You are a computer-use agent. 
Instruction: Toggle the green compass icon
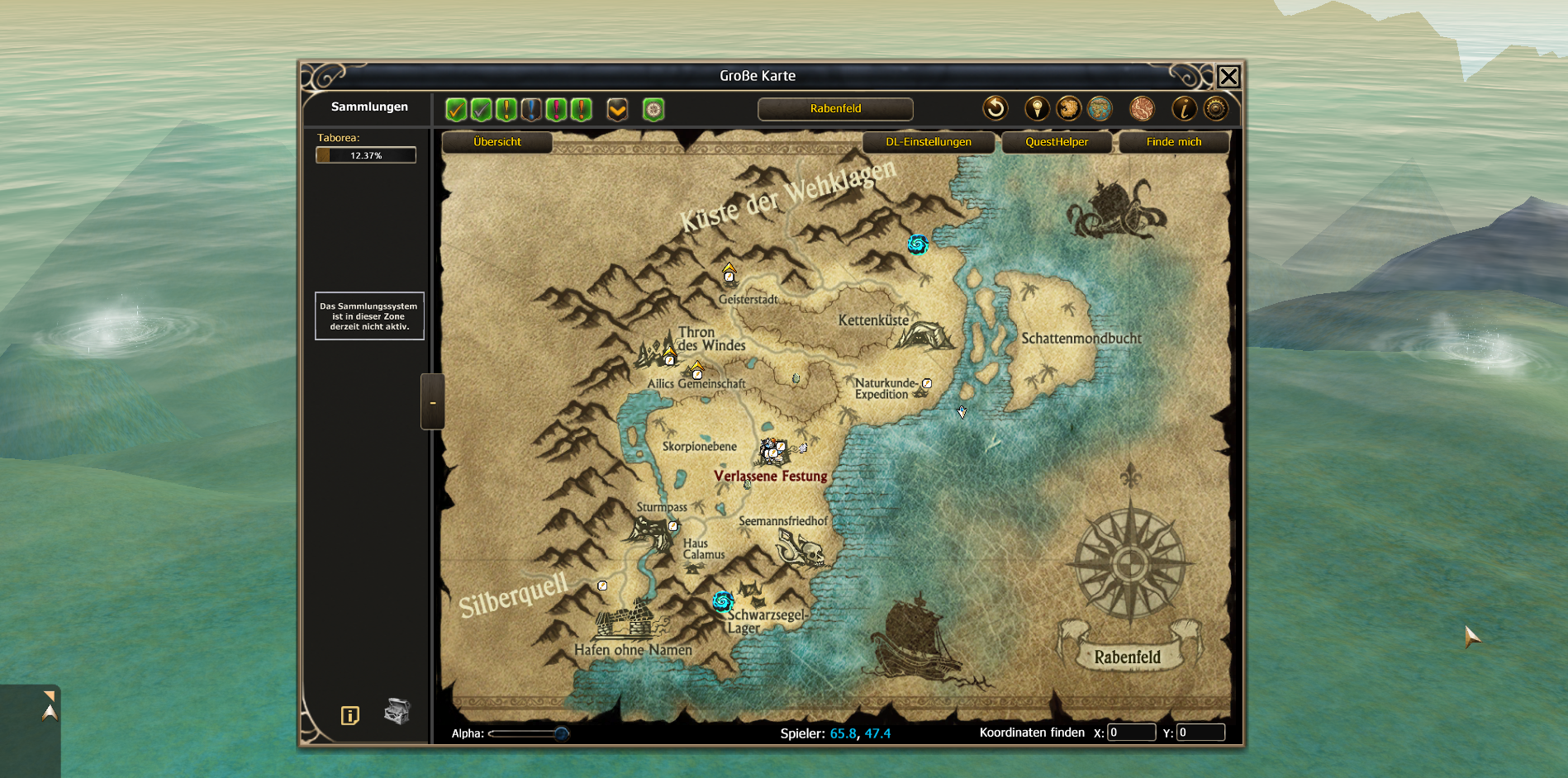[x=653, y=109]
